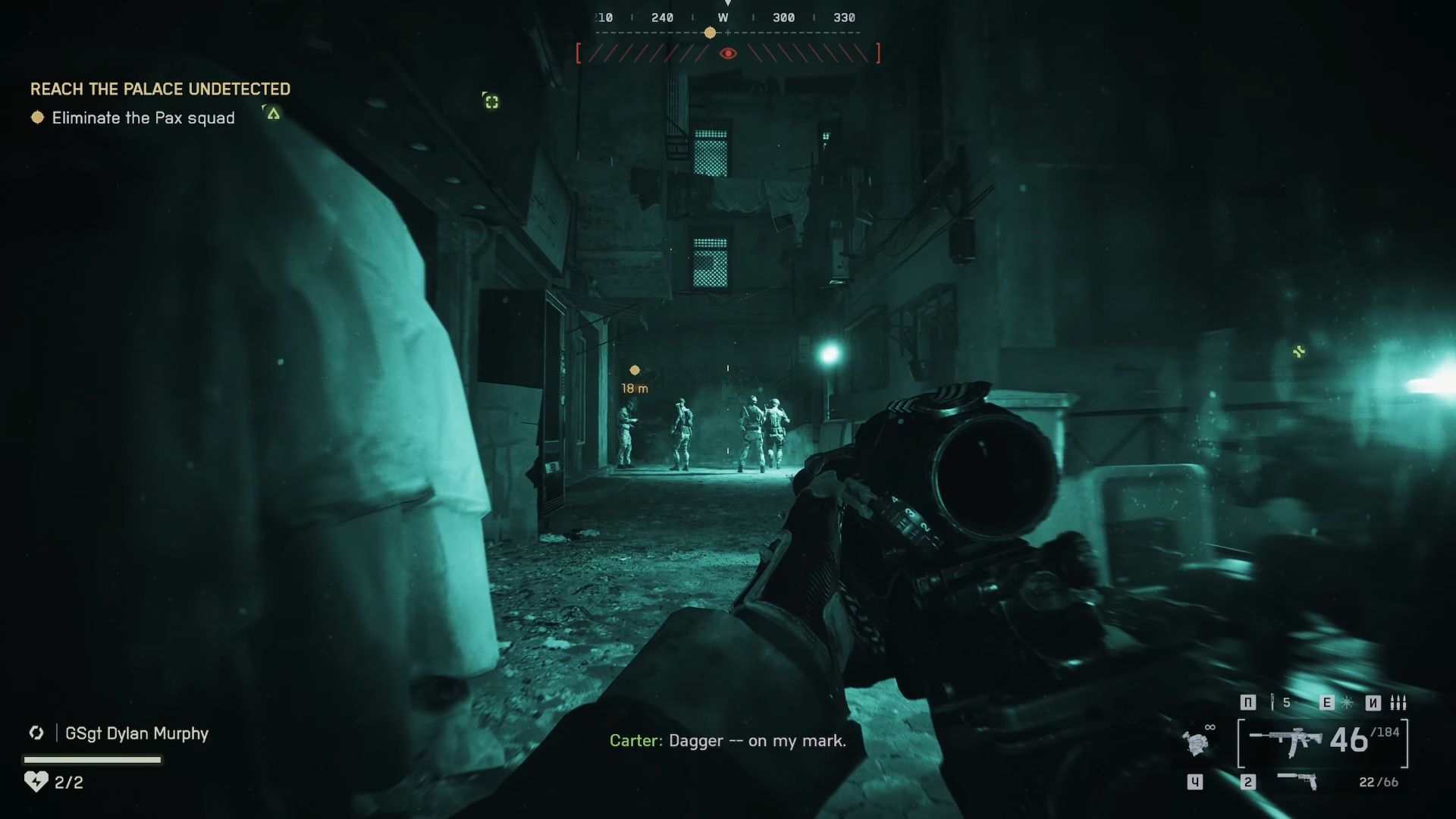This screenshot has width=1456, height=819.
Task: Click the green triangle assault squadmate marker
Action: (273, 114)
